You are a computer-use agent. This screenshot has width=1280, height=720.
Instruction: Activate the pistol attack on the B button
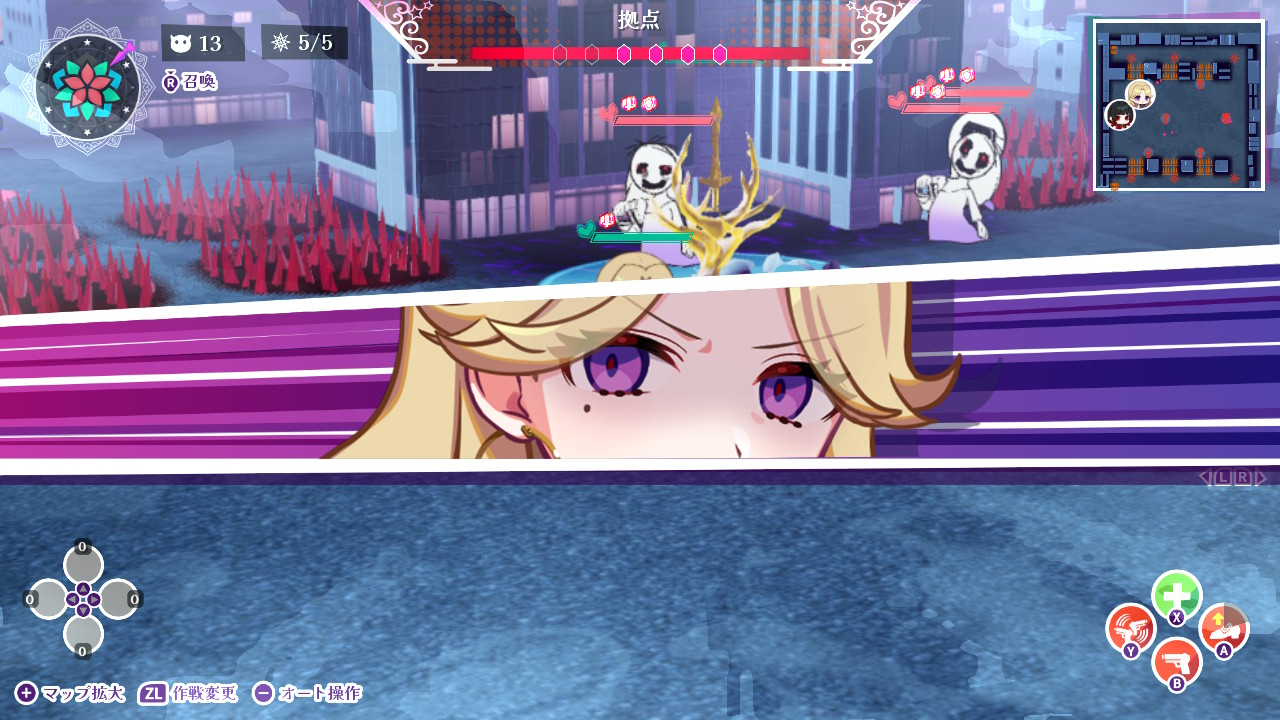point(1177,663)
